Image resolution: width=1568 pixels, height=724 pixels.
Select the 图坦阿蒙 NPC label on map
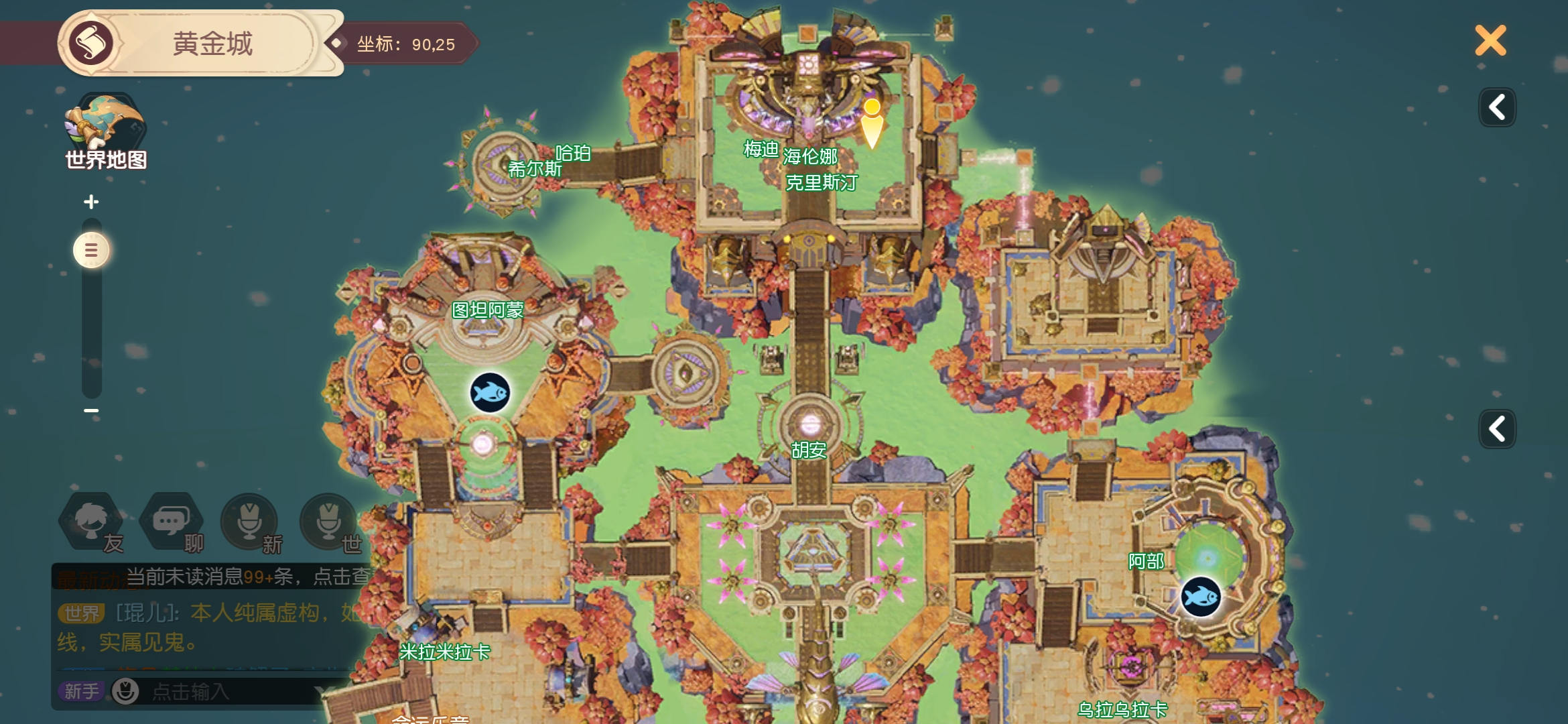(x=487, y=310)
